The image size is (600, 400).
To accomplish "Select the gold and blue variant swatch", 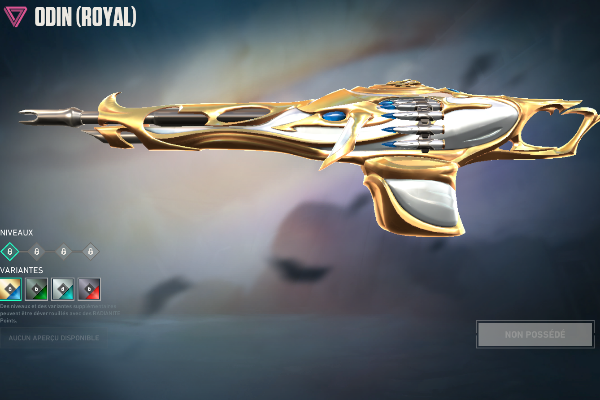I will point(11,288).
